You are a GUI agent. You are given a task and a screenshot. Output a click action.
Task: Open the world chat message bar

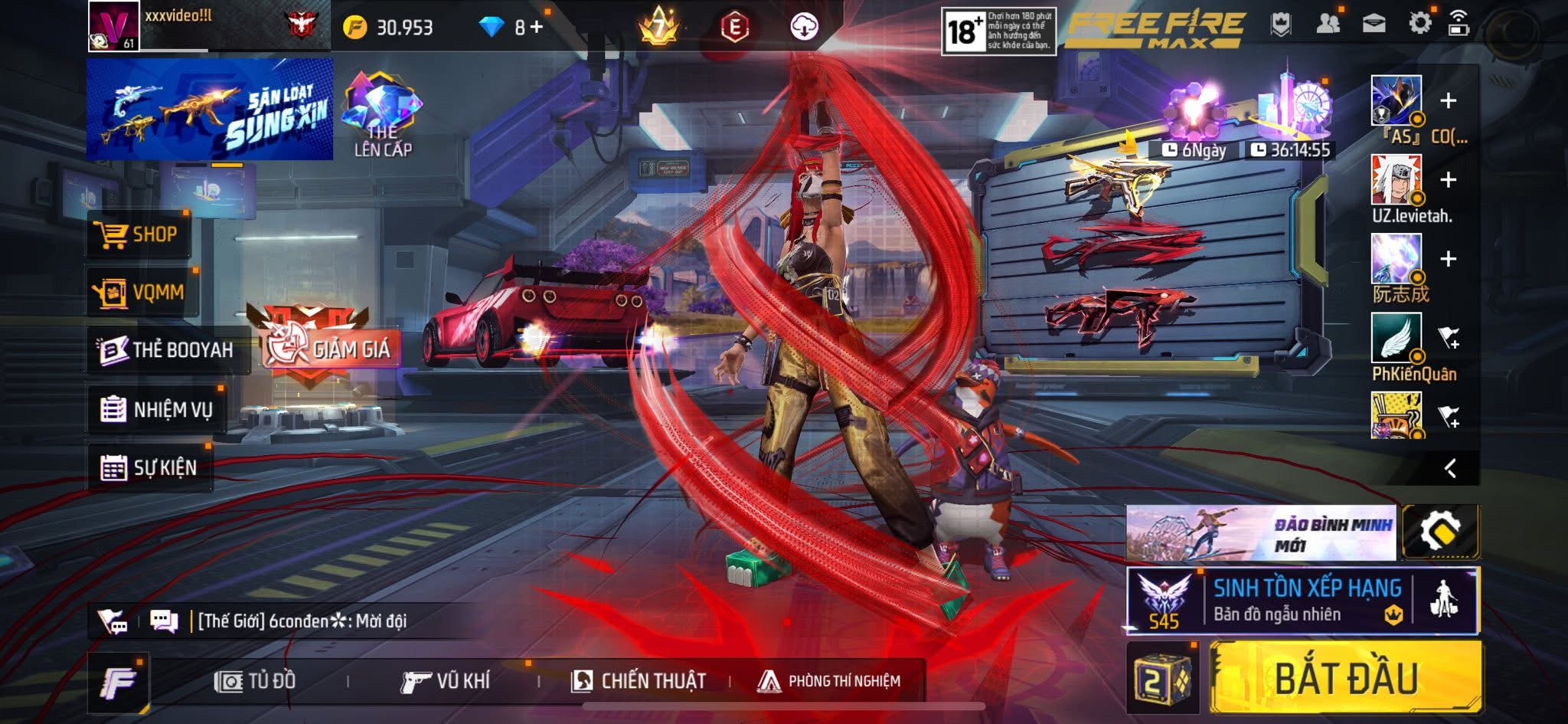coord(302,621)
